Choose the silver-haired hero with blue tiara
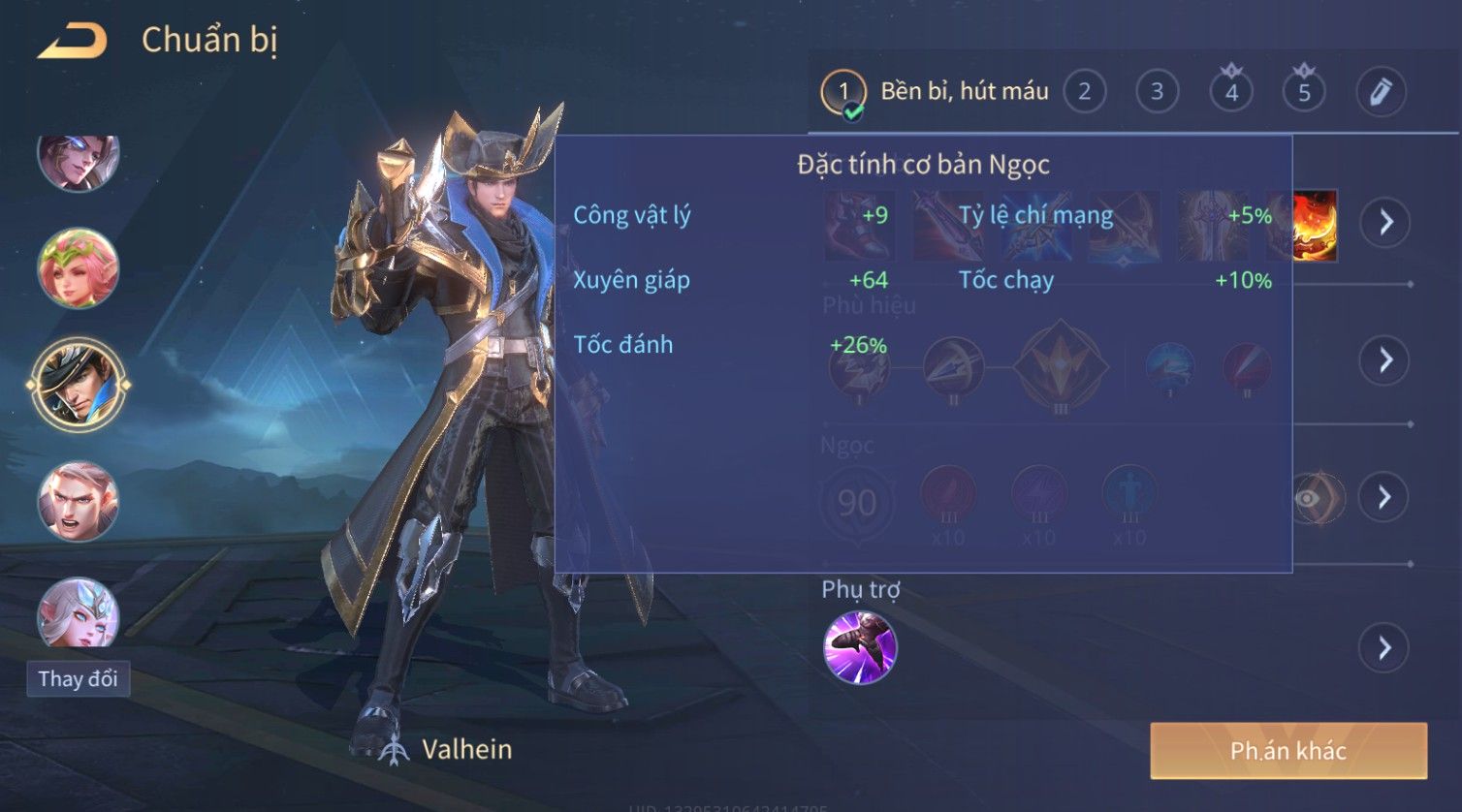The height and width of the screenshot is (812, 1462). (x=79, y=614)
